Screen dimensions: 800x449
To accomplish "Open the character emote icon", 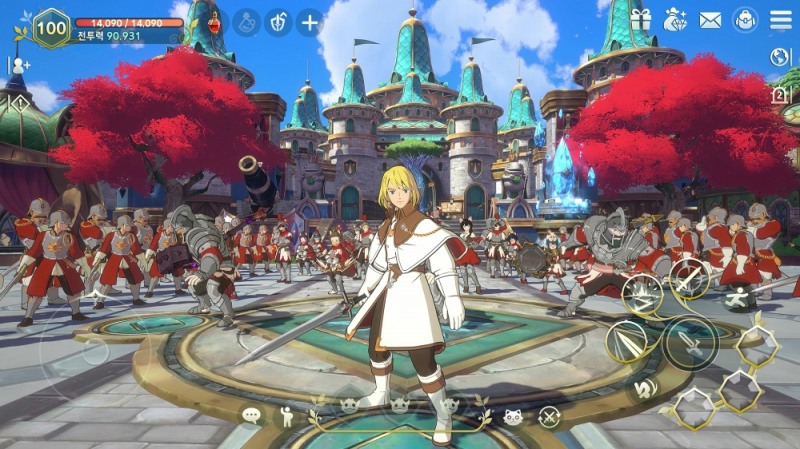I will tap(287, 416).
